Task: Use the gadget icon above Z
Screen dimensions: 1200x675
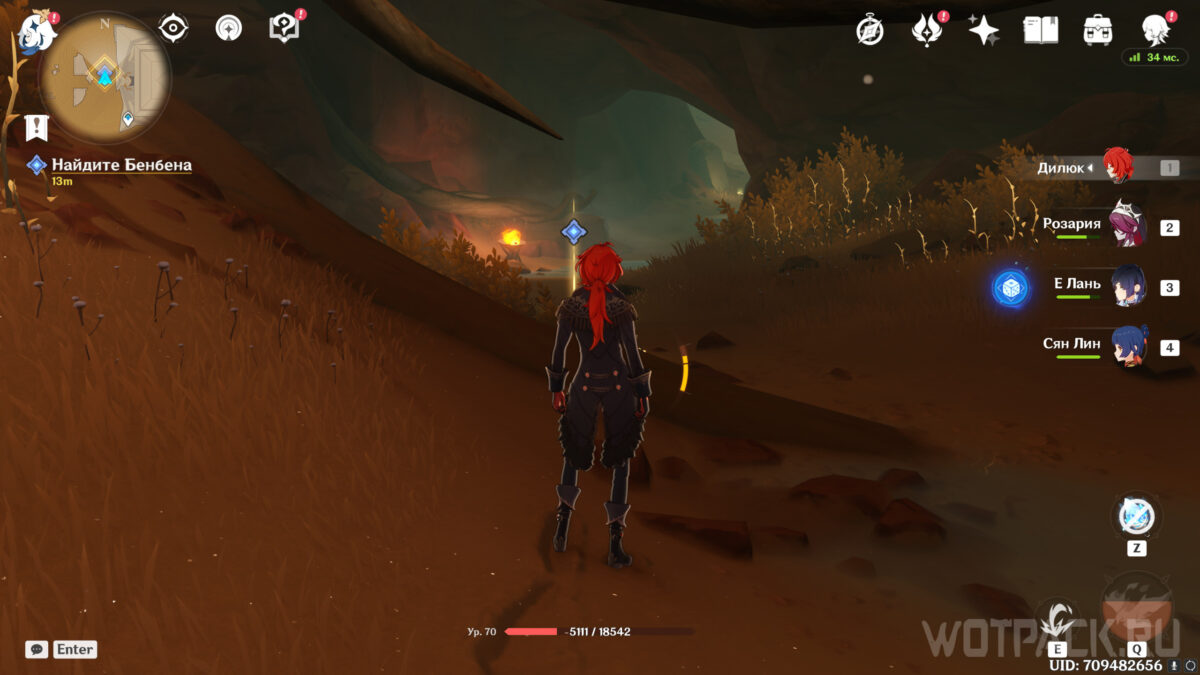Action: pos(1136,516)
